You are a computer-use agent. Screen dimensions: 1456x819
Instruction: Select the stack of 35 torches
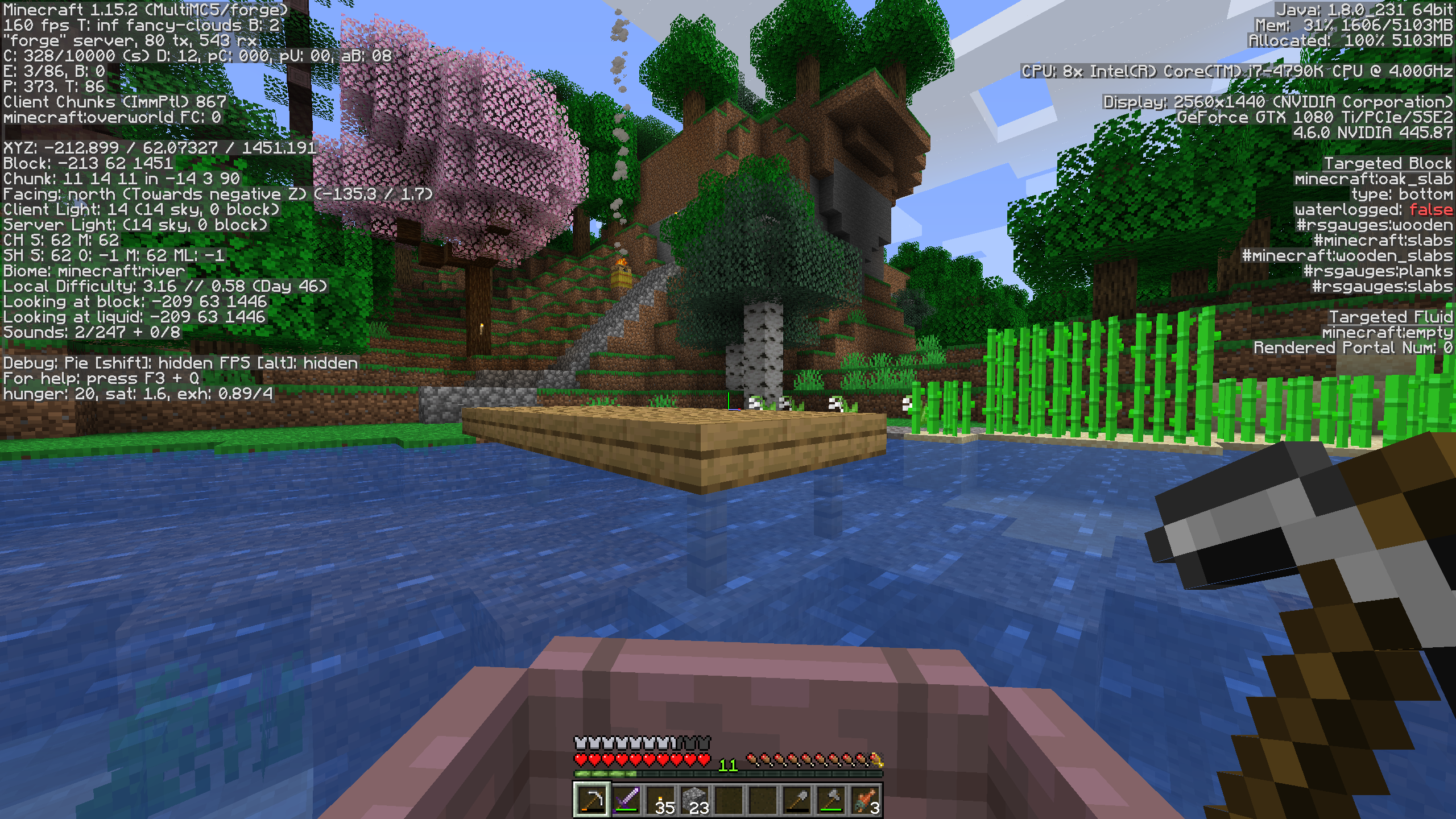click(660, 800)
